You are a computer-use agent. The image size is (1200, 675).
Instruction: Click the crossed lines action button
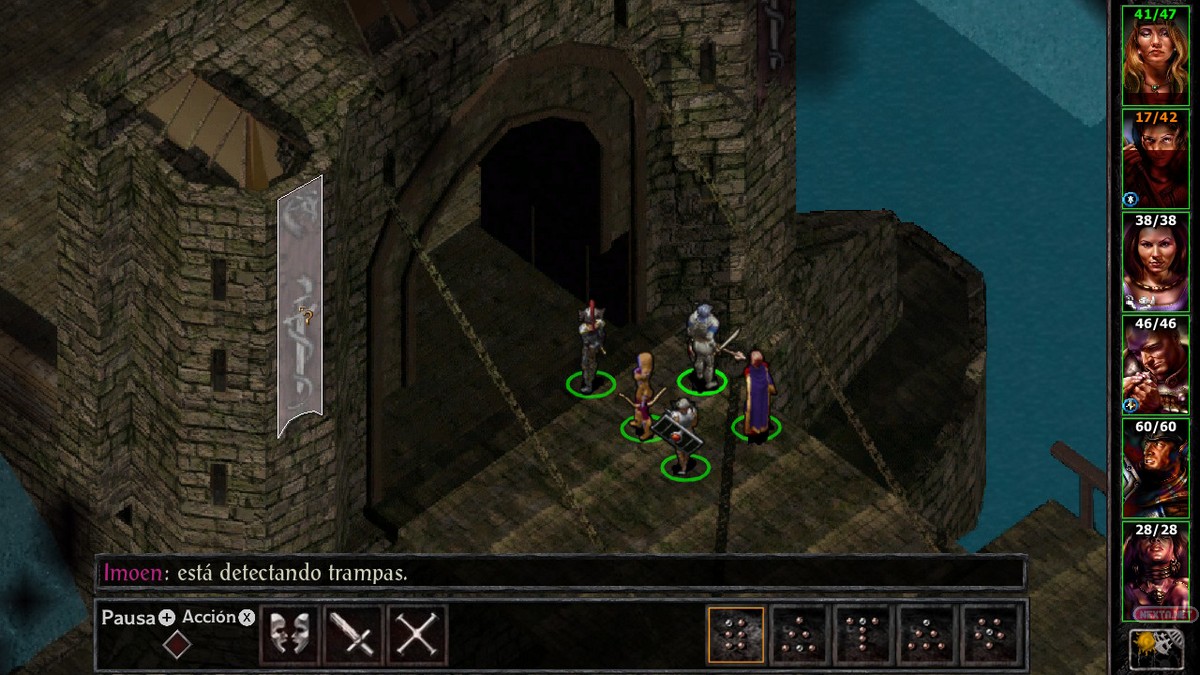(417, 635)
